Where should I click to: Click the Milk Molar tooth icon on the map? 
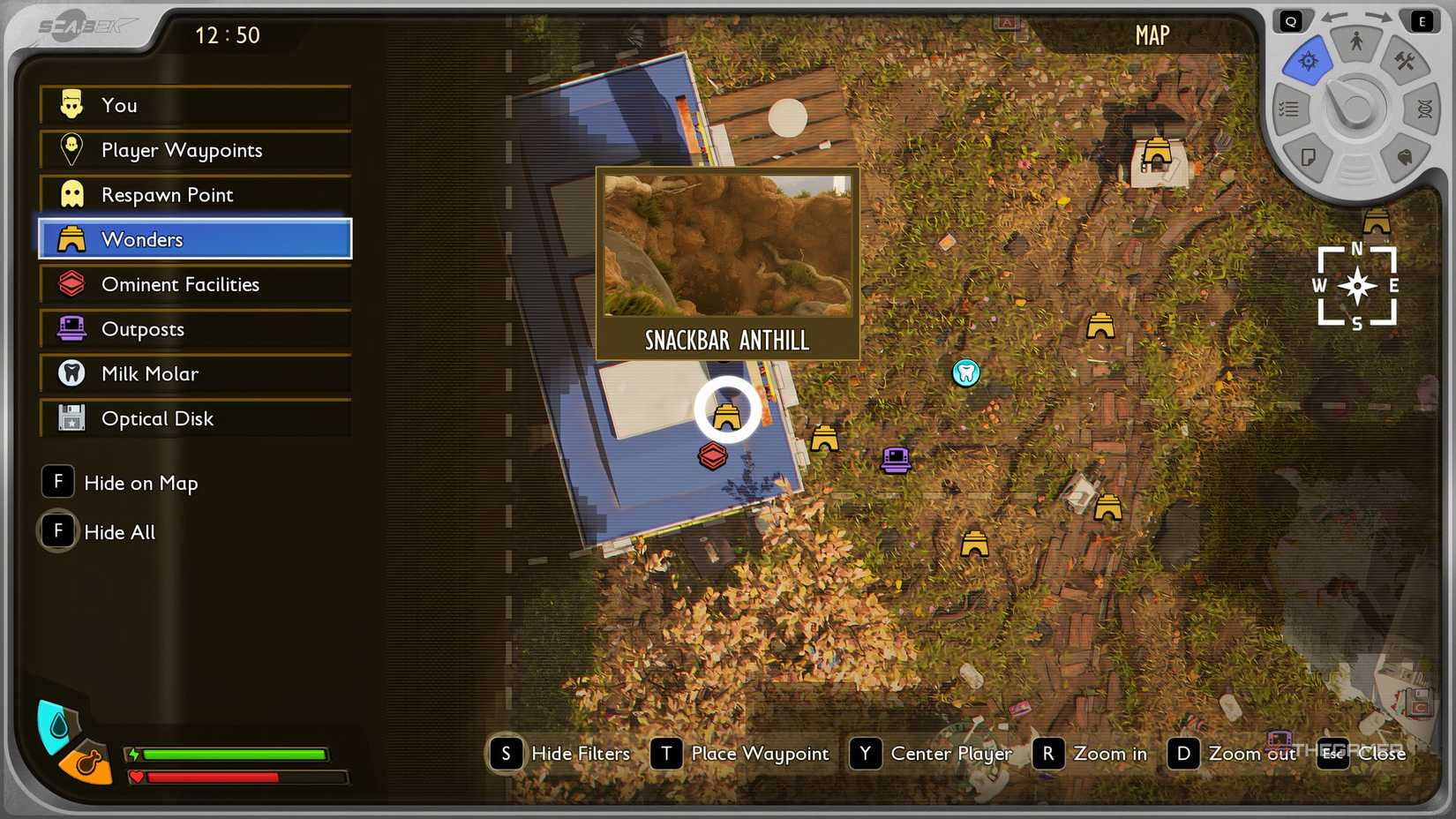[x=966, y=373]
